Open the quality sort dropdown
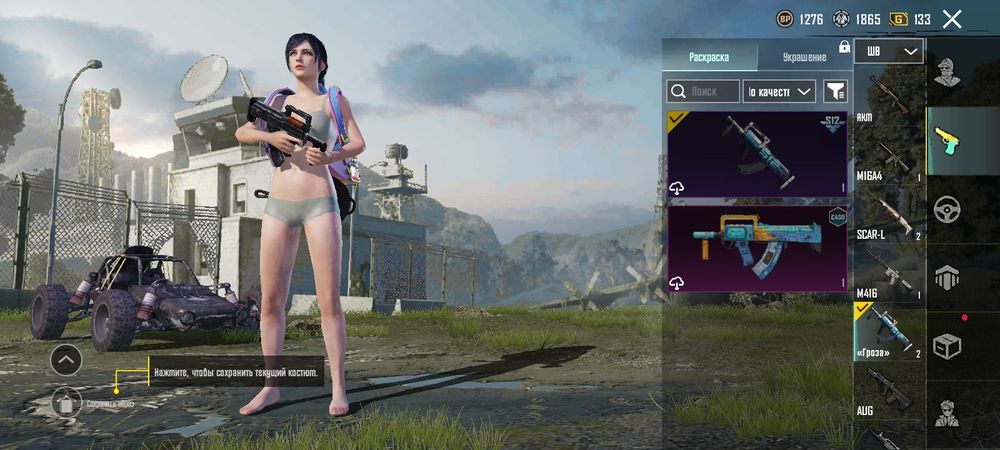Screen dimensions: 1000x450 point(780,92)
